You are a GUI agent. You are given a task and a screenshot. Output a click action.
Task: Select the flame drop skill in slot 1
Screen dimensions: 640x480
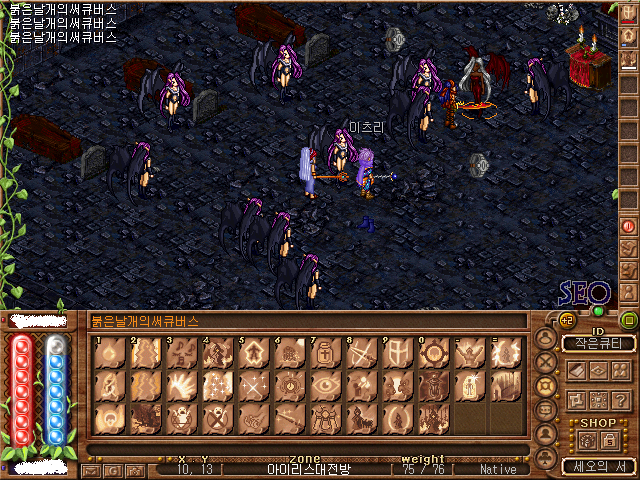point(108,352)
